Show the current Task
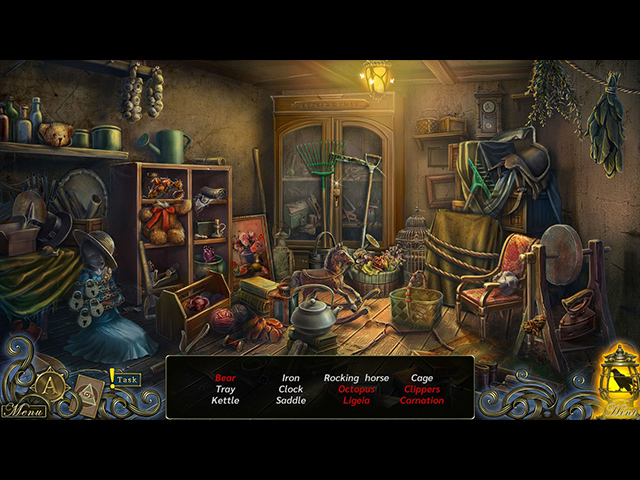The image size is (640, 480). click(126, 379)
